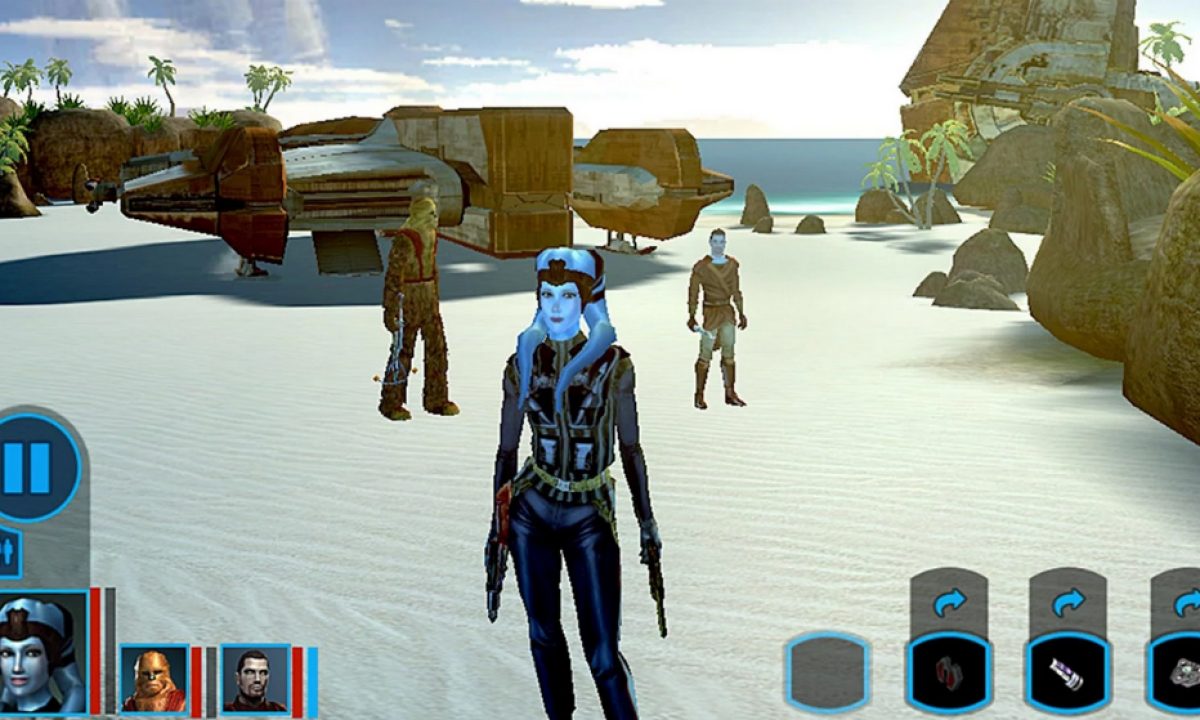Select the blue Twi'lek character portrait
The width and height of the screenshot is (1200, 720).
(x=42, y=652)
